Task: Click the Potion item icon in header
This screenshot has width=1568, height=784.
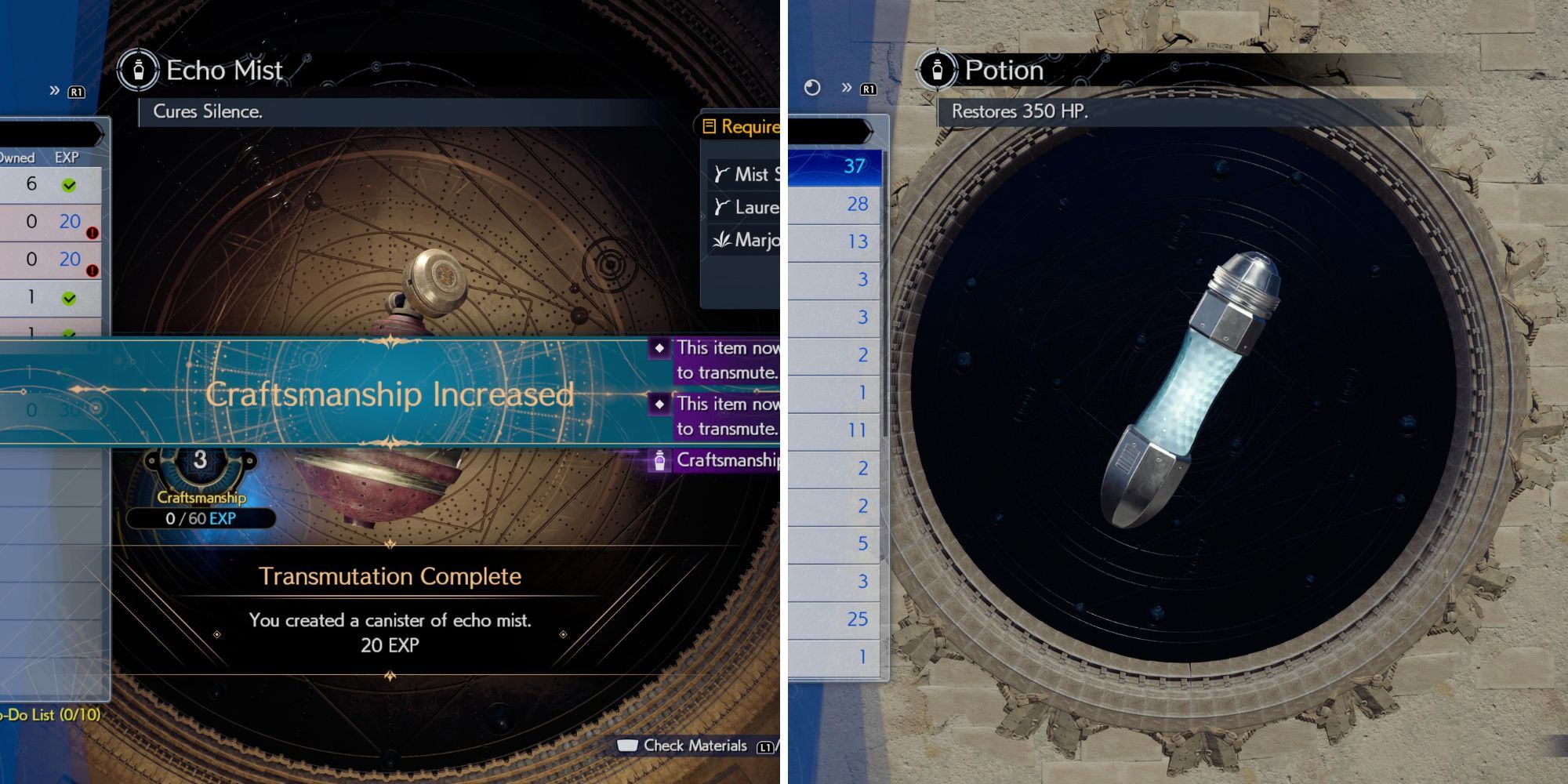Action: tap(937, 71)
